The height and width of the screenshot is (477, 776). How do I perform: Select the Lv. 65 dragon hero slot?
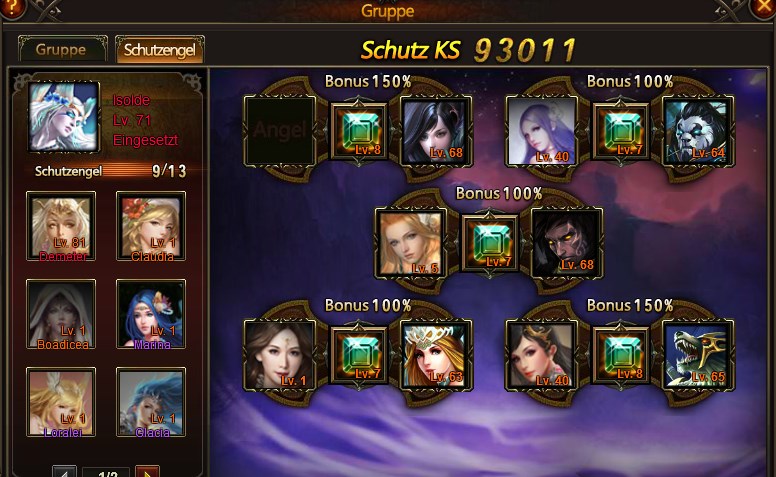point(698,354)
